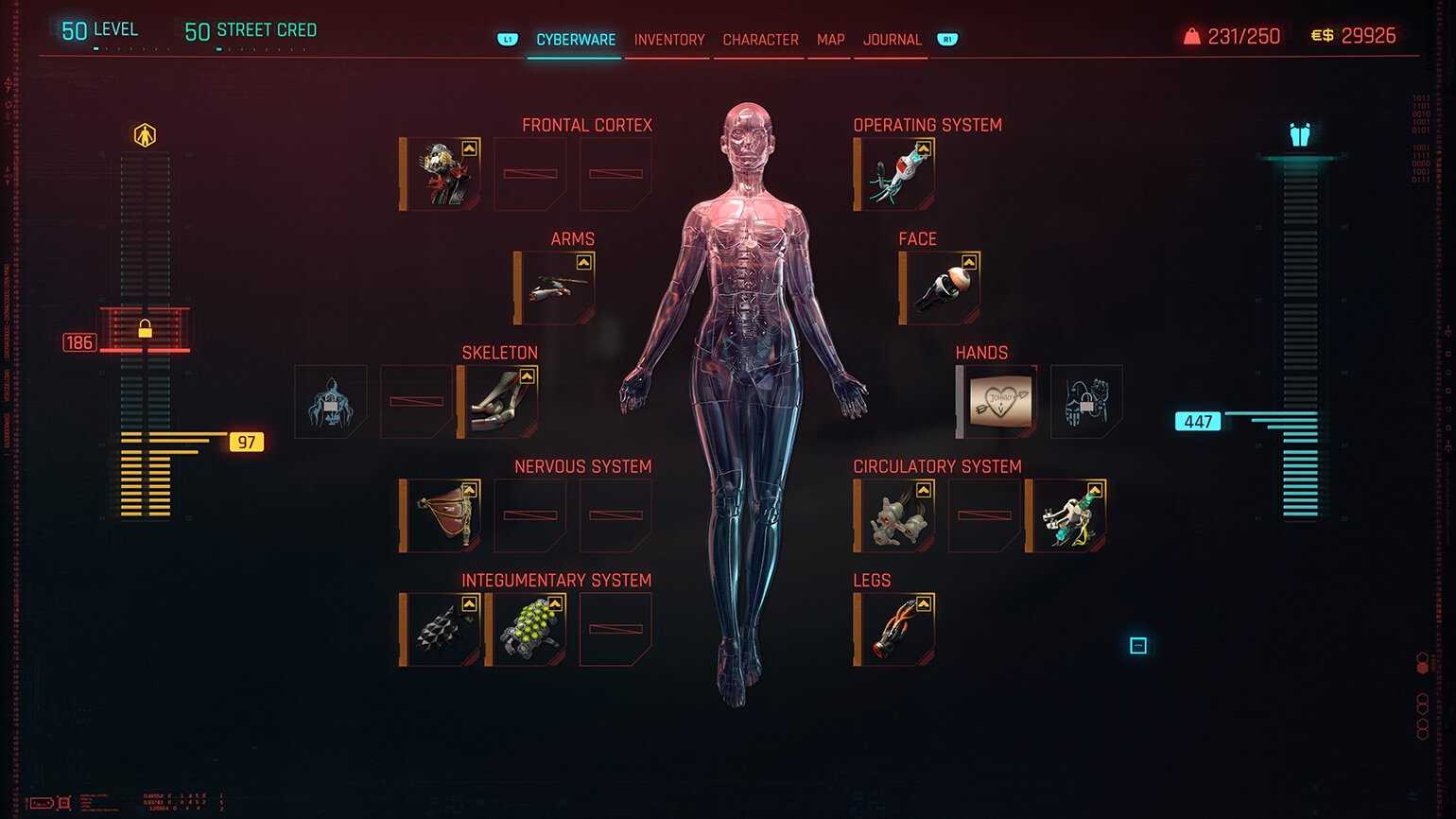
Task: Select the equipped Frontal Cortex cyberware slot
Action: [x=441, y=174]
